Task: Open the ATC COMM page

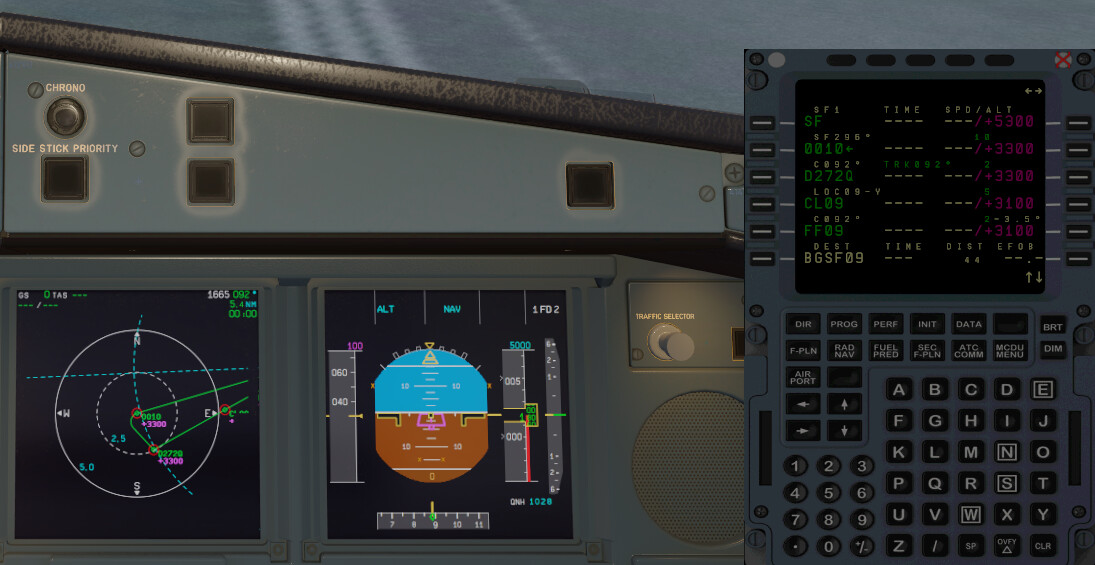Action: pyautogui.click(x=968, y=351)
